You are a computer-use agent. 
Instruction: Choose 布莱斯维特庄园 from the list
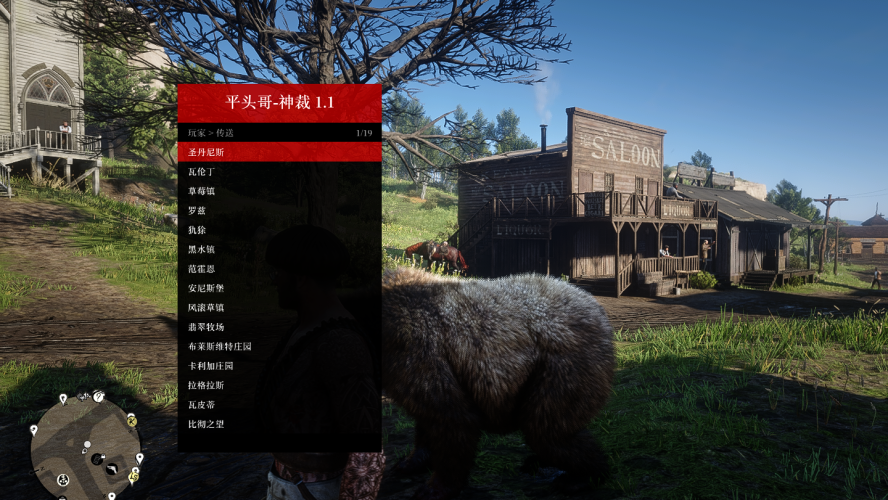point(279,346)
